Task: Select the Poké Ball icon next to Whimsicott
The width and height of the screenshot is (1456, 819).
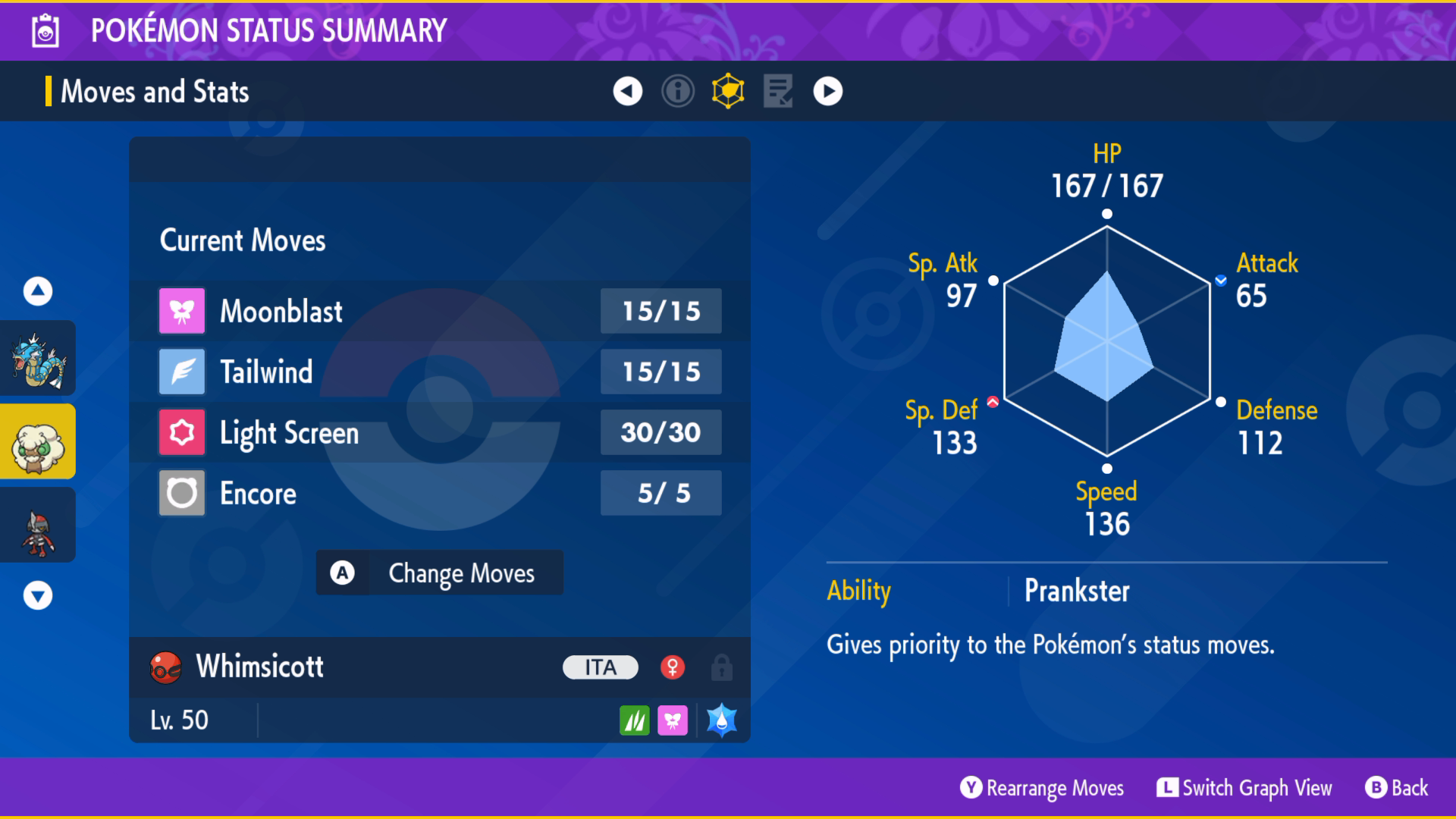Action: click(x=164, y=667)
